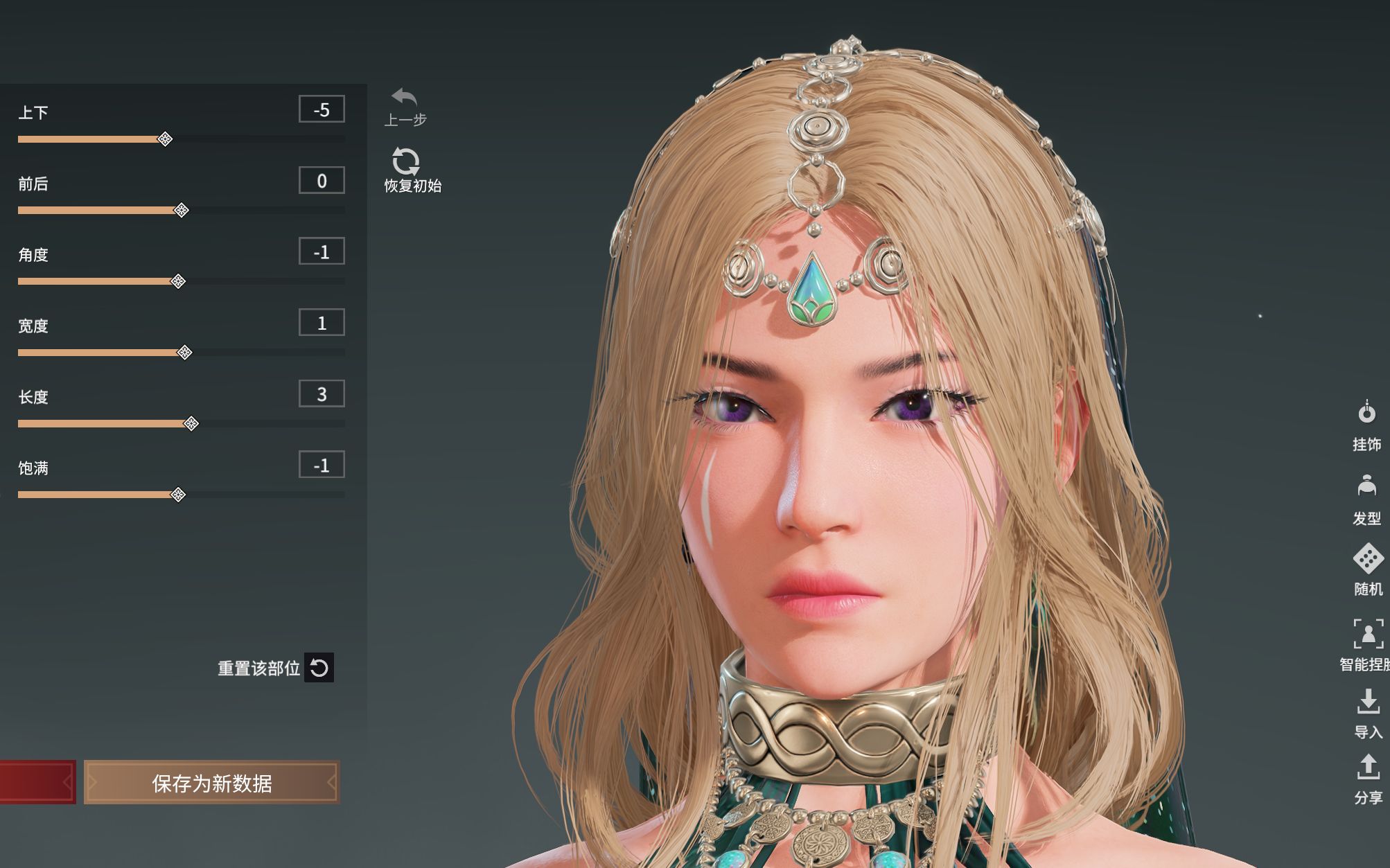The width and height of the screenshot is (1390, 868).
Task: Select the 前后 value box showing 0
Action: (322, 181)
